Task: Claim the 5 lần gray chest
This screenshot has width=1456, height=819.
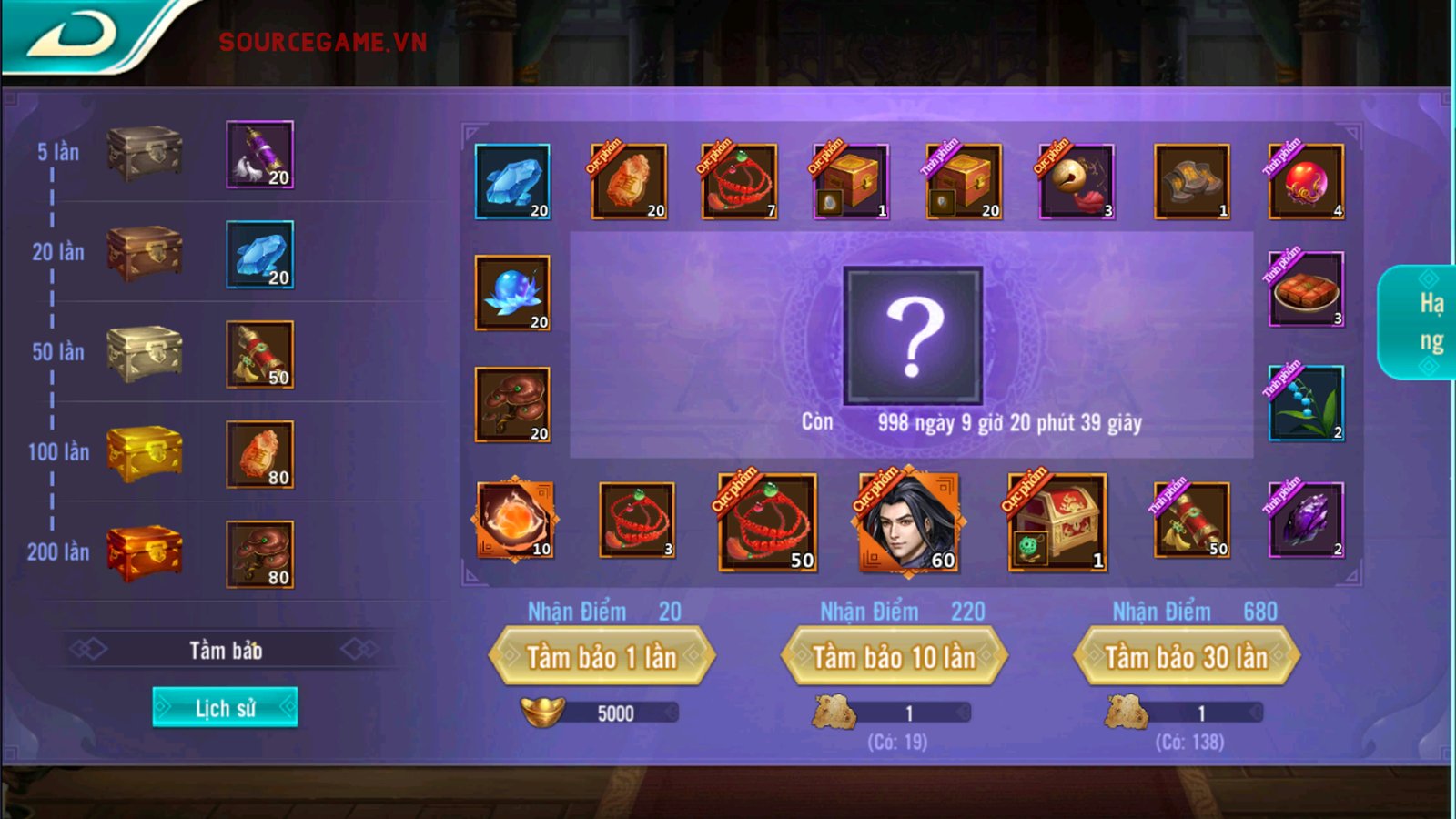Action: point(144,153)
